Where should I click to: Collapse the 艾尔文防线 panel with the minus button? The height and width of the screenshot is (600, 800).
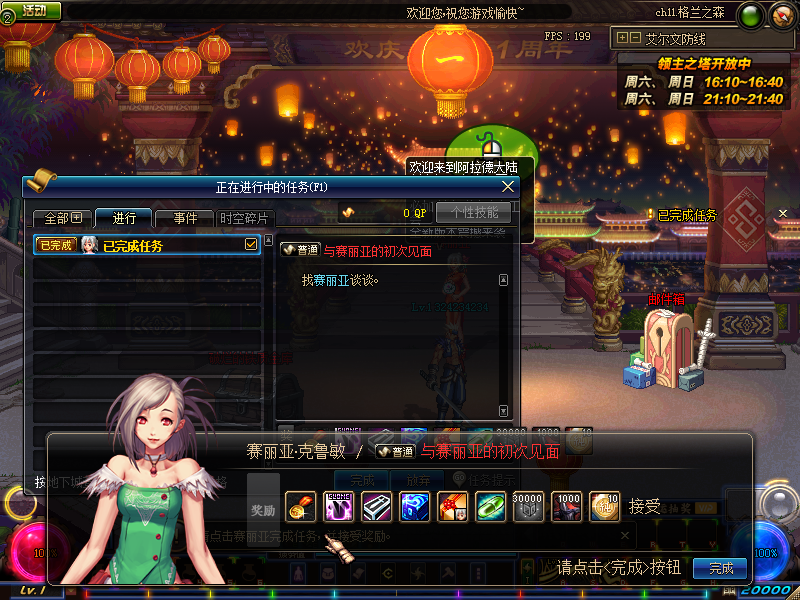[635, 38]
